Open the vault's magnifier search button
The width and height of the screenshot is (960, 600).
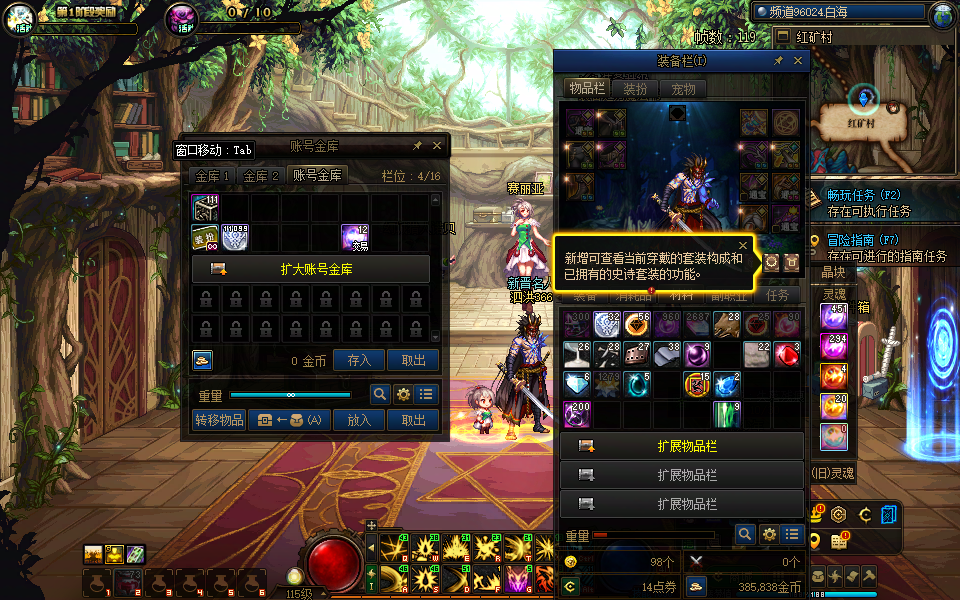pyautogui.click(x=380, y=394)
